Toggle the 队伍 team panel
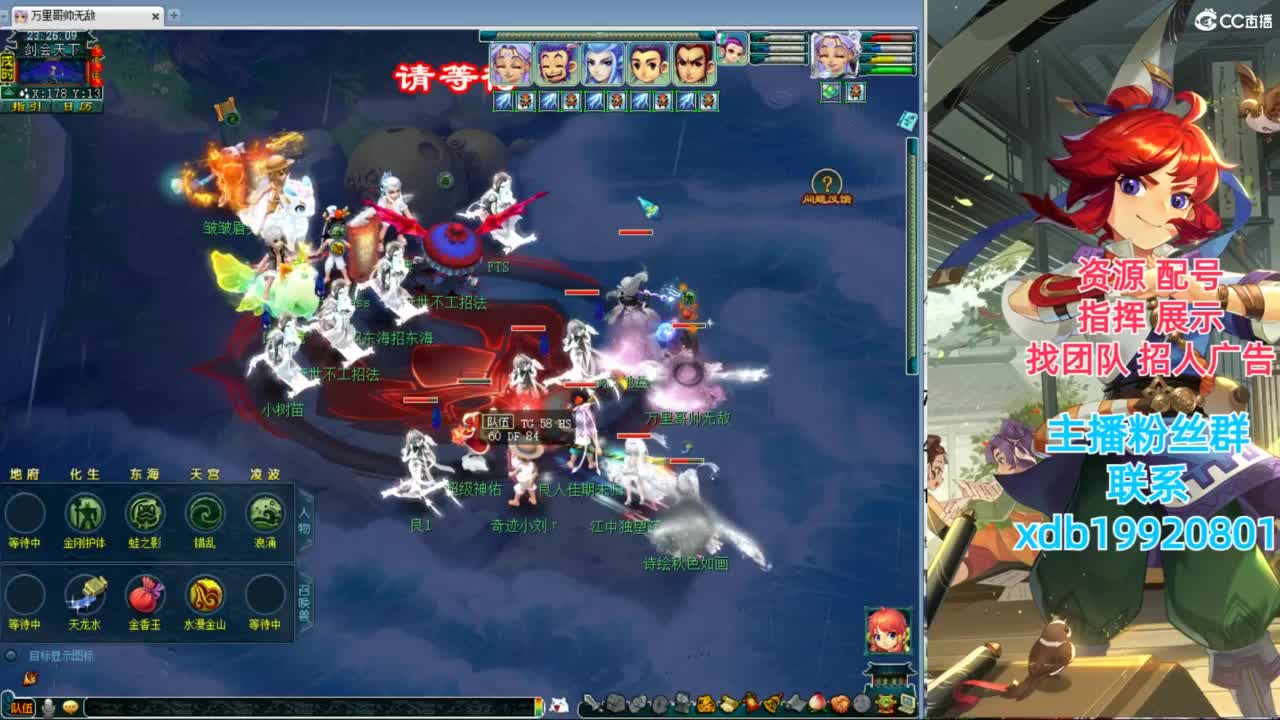The image size is (1280, 720). coord(23,707)
